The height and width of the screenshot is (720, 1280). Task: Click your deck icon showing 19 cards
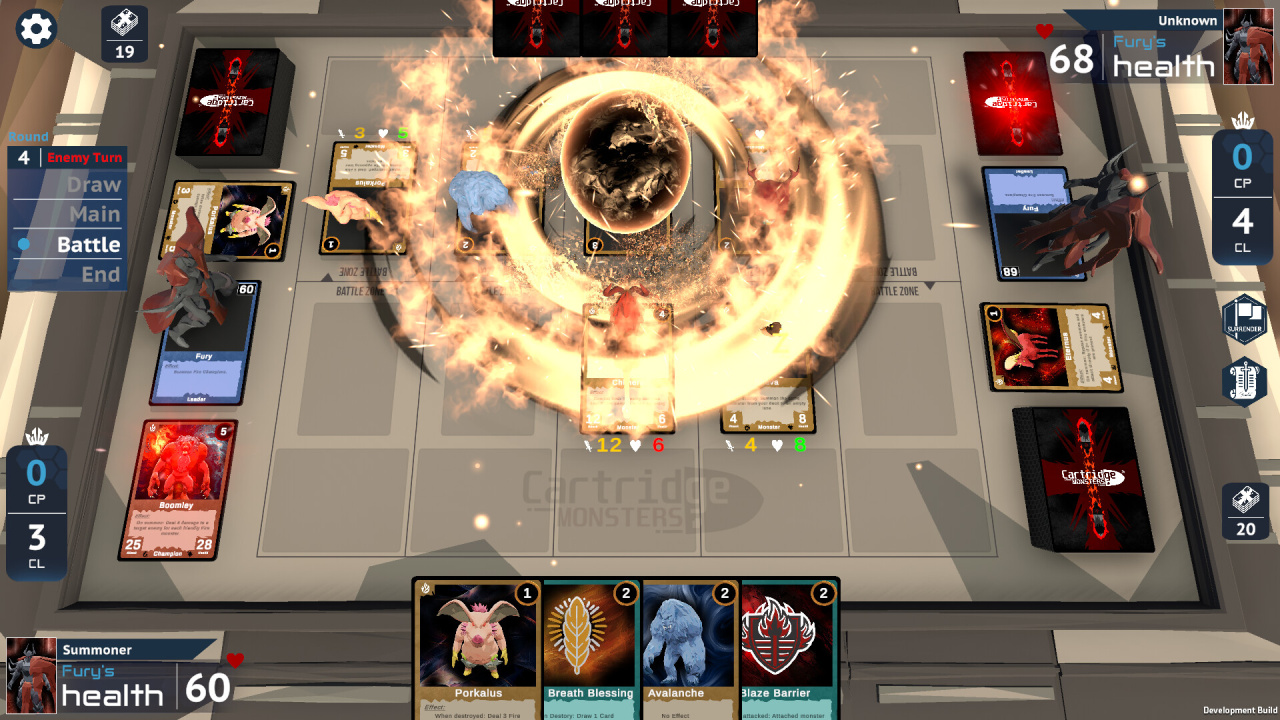pyautogui.click(x=125, y=33)
